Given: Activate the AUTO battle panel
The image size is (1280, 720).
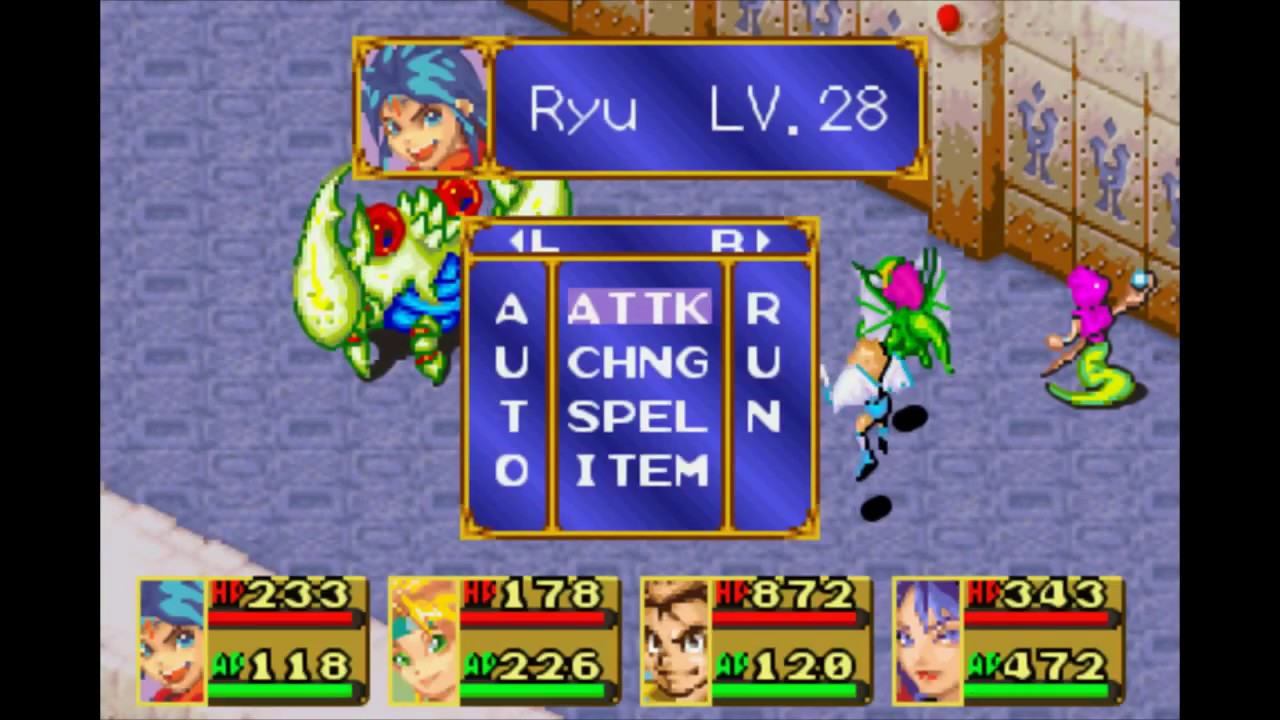Looking at the screenshot, I should click(x=511, y=390).
